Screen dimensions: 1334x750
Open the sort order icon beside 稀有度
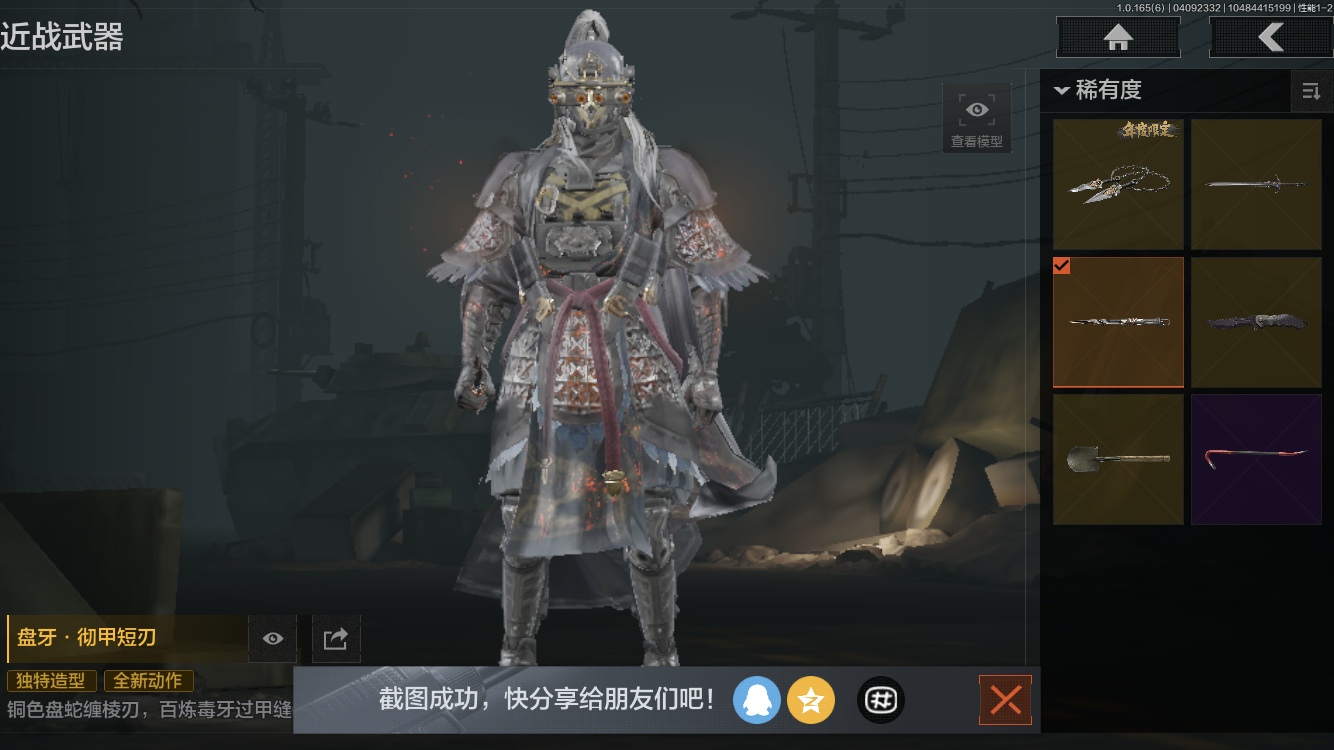pyautogui.click(x=1312, y=91)
